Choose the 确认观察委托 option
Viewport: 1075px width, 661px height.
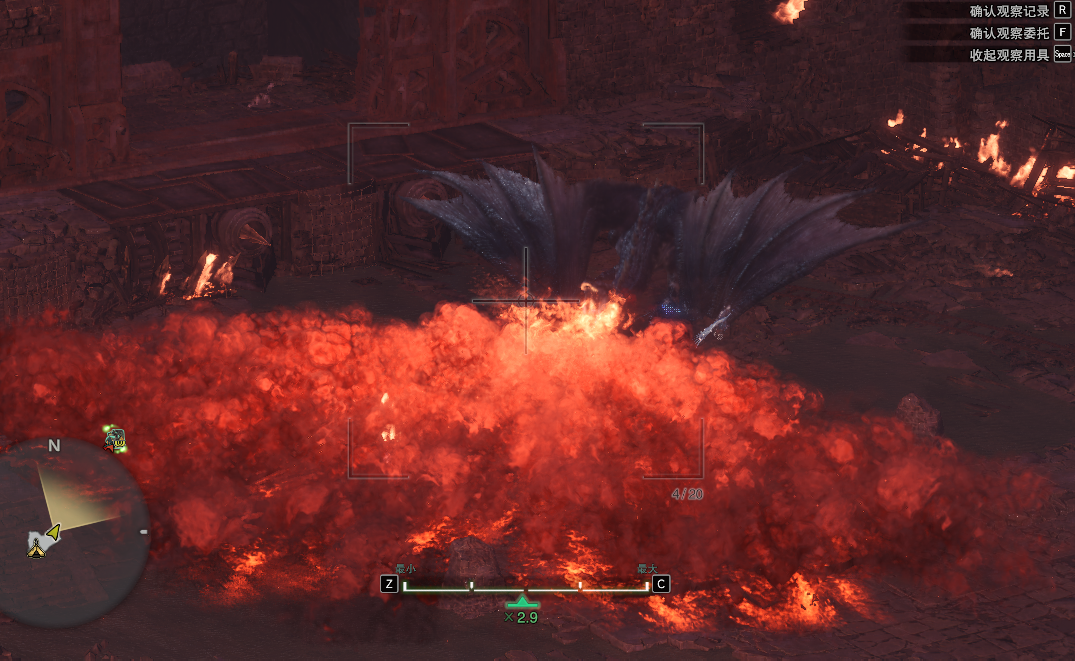(1009, 32)
